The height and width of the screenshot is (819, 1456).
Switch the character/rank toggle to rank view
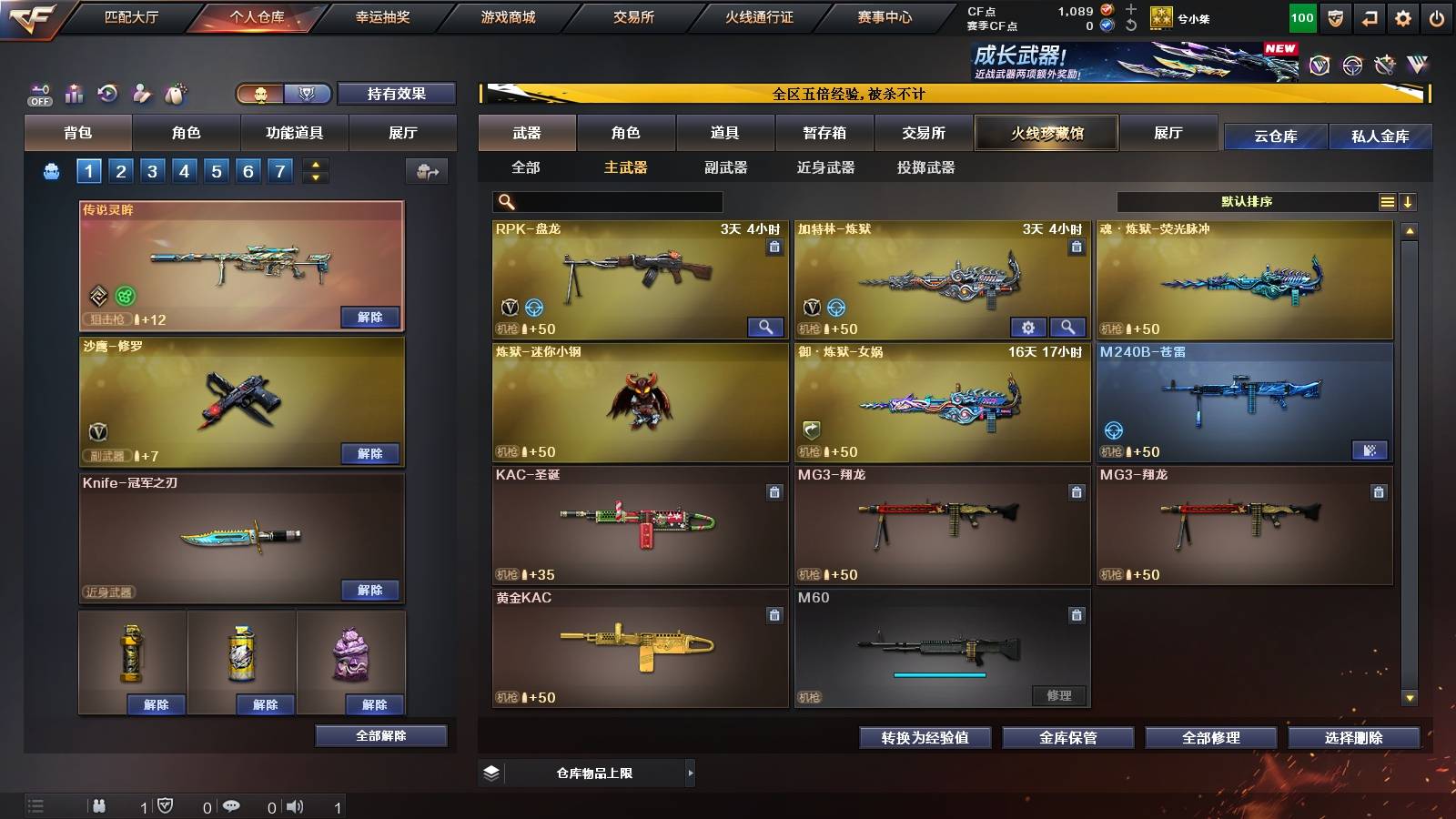(307, 93)
